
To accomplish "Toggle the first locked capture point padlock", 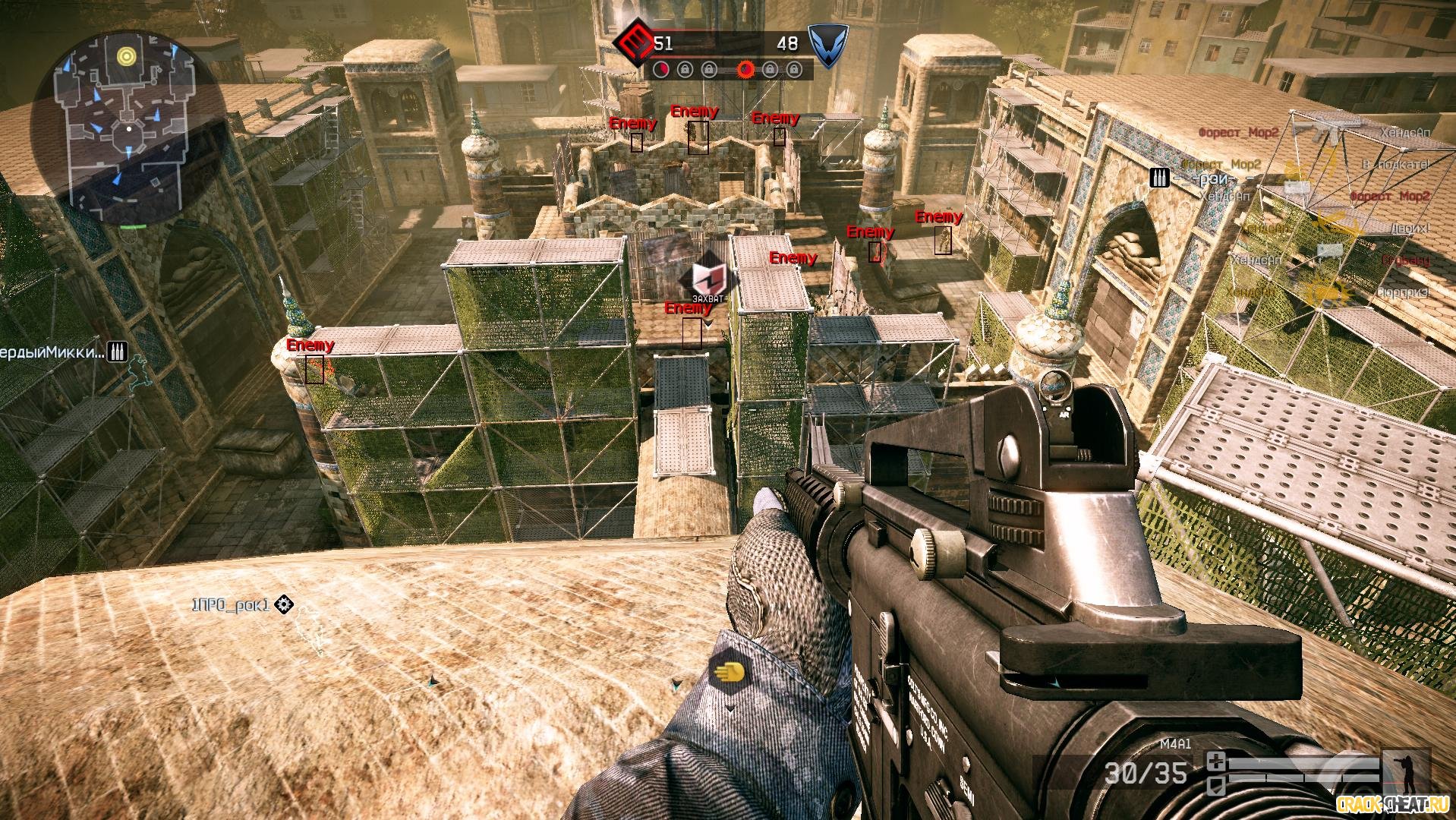I will tap(685, 69).
